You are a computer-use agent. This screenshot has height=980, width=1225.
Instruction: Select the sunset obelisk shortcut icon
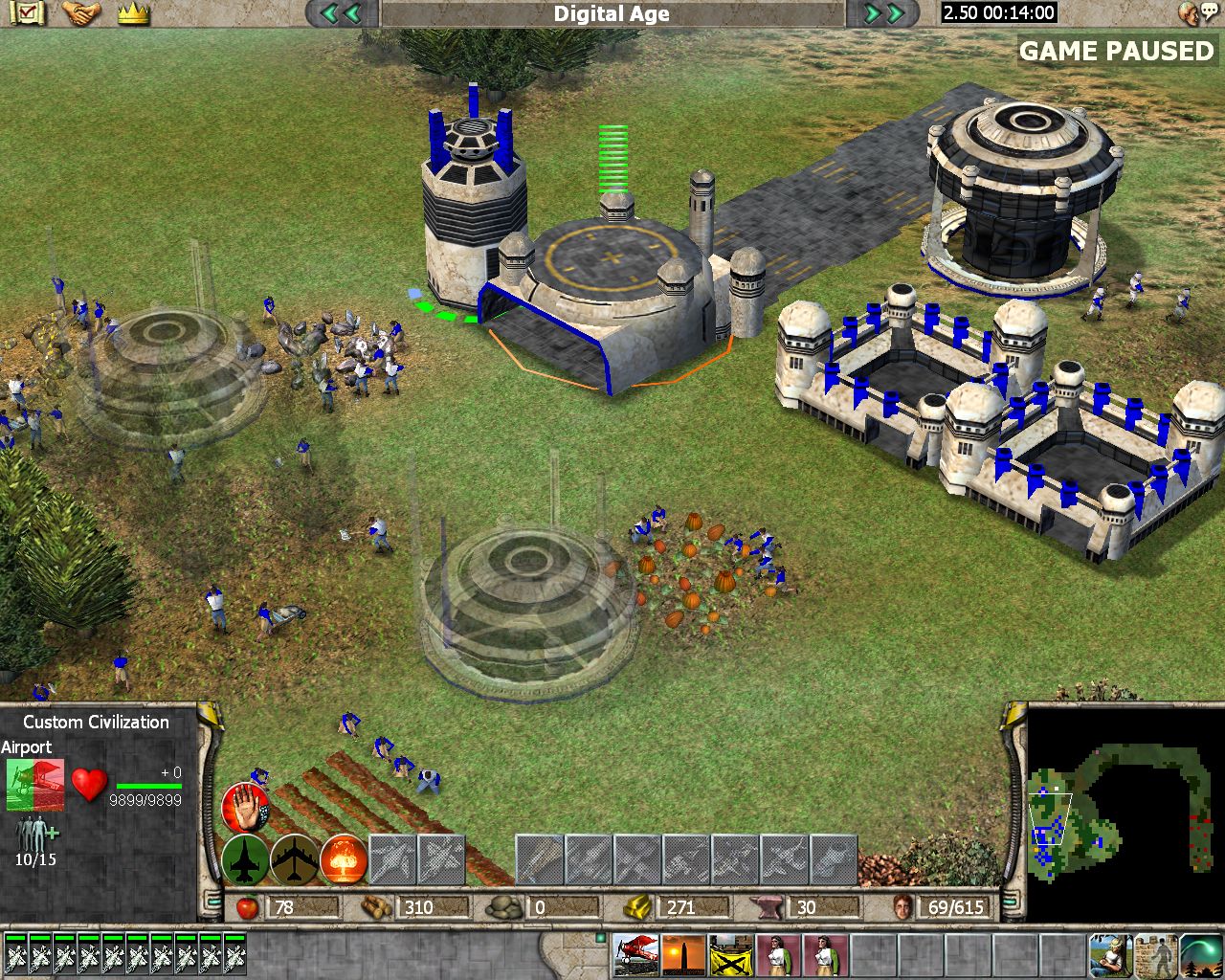point(683,954)
